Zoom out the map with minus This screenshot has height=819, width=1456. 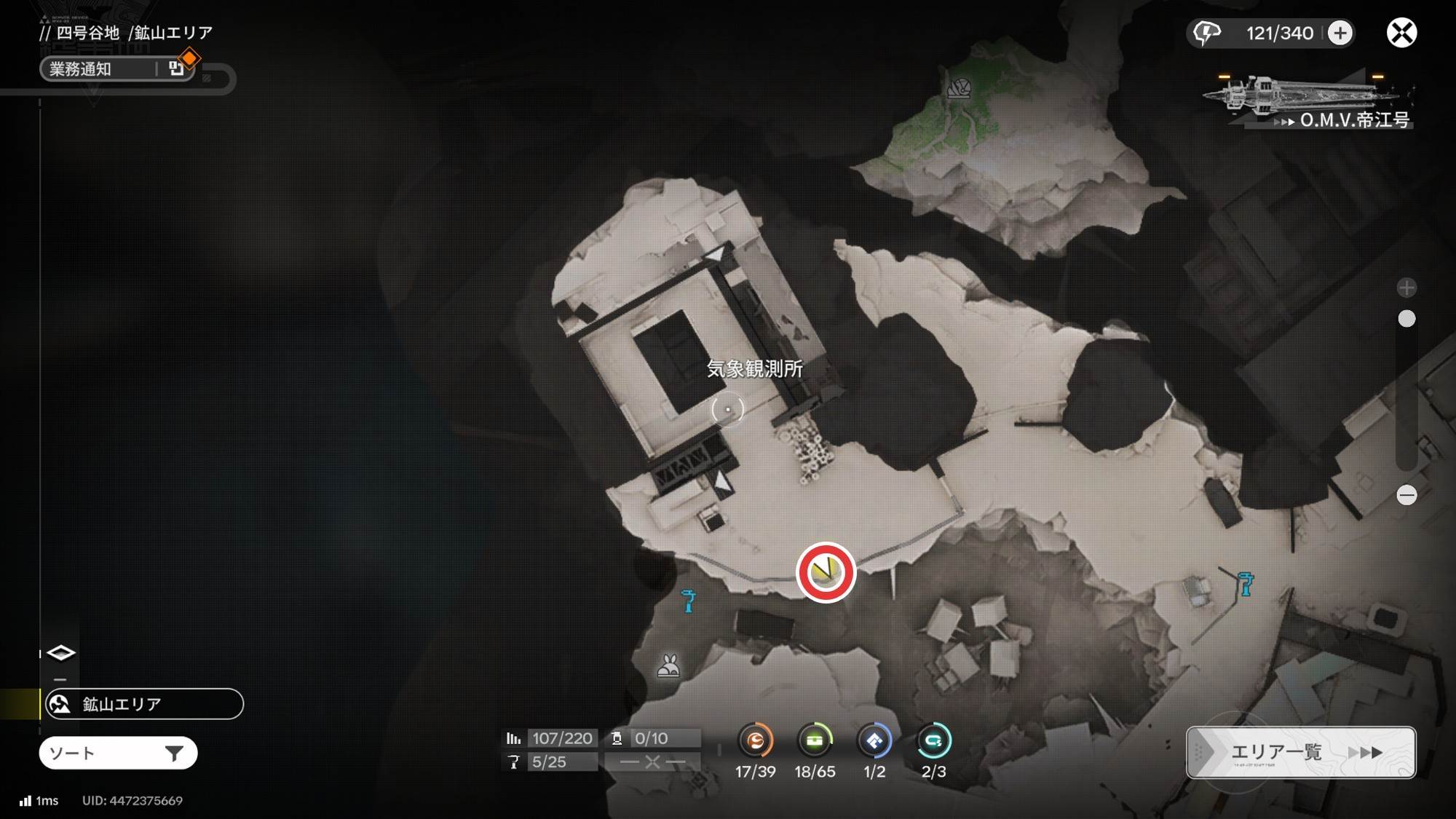click(1406, 495)
